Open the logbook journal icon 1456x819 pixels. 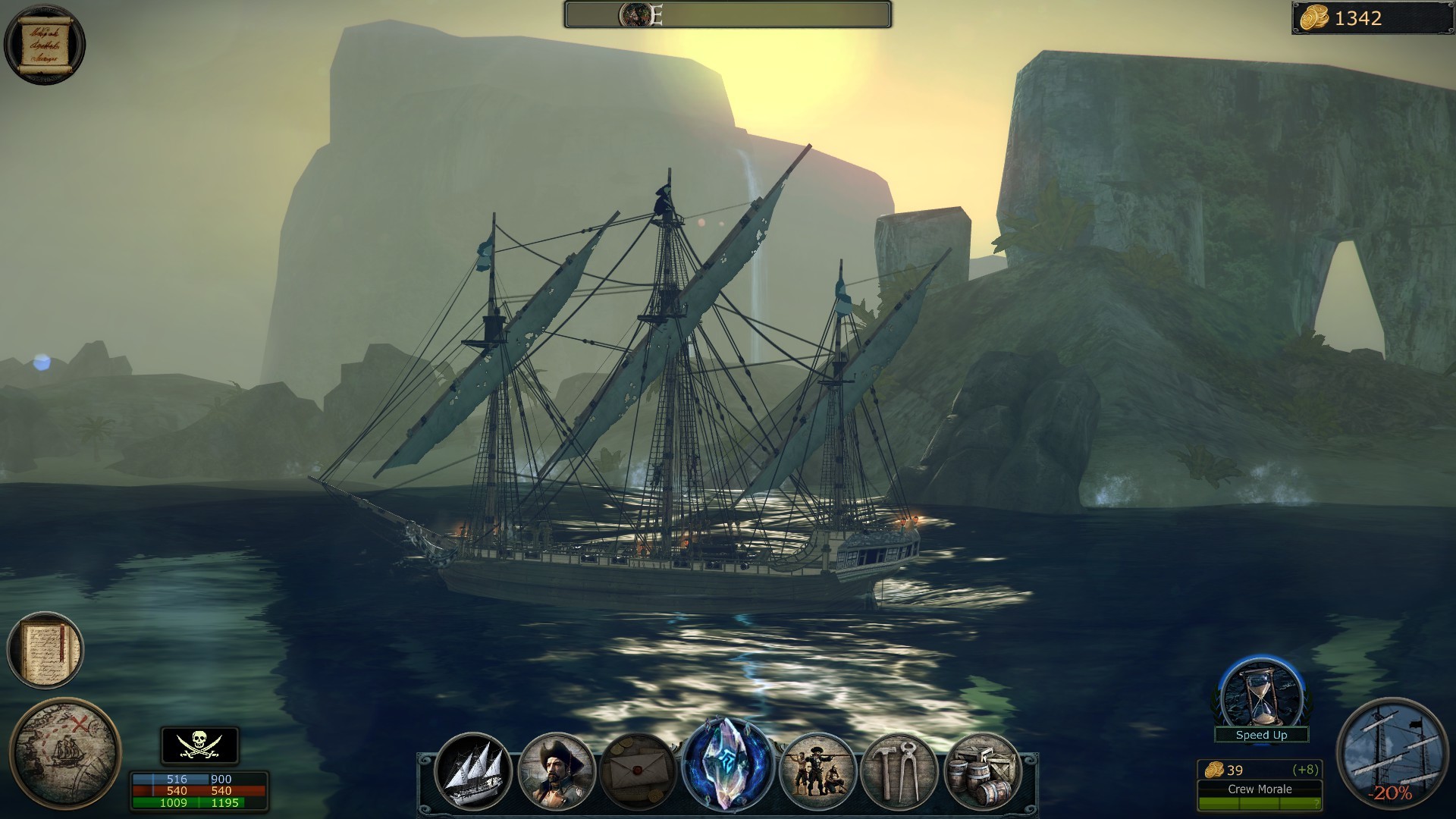(x=45, y=650)
